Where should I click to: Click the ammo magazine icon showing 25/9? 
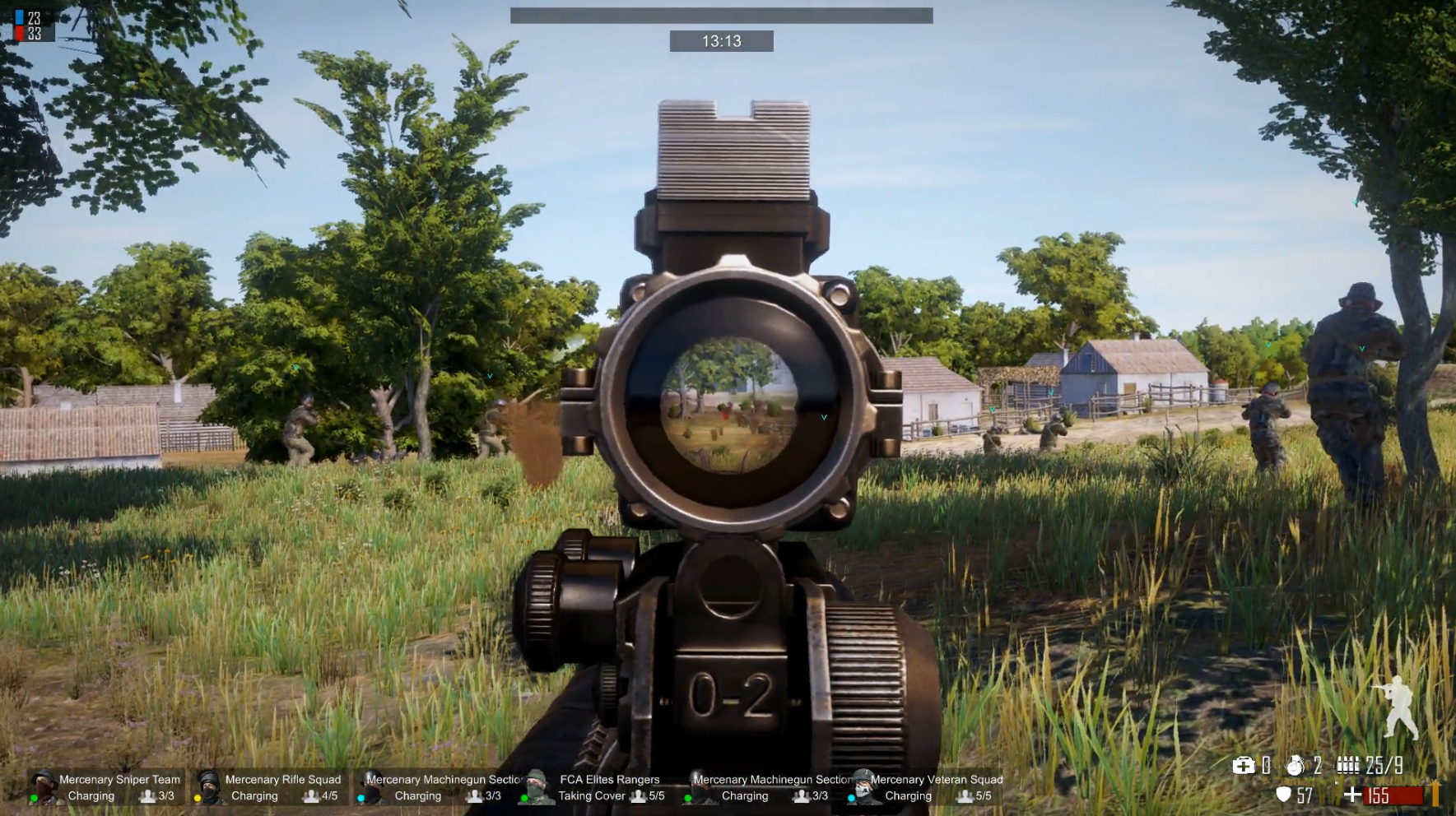coord(1349,763)
